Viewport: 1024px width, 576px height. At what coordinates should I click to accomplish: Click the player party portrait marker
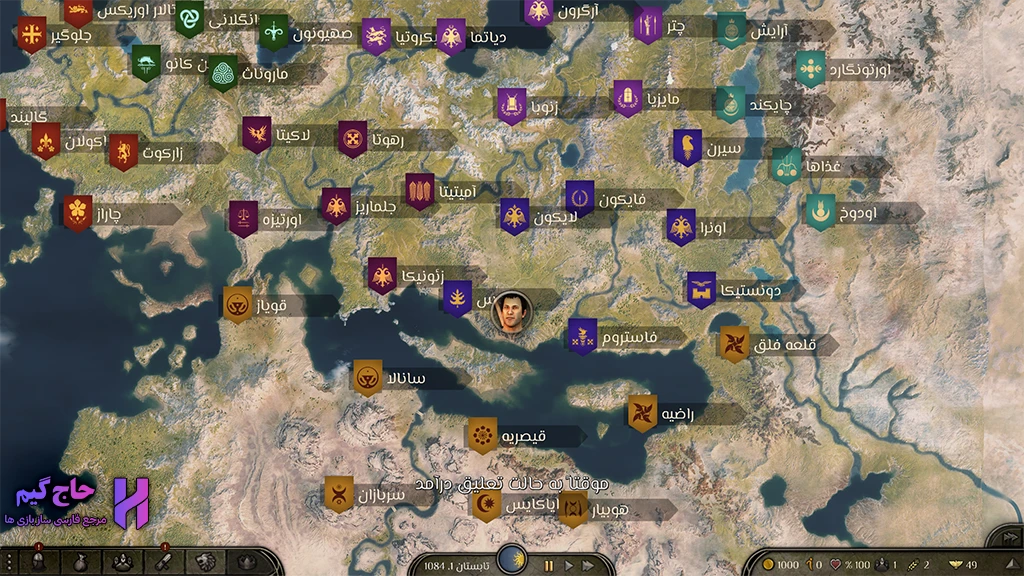(x=512, y=313)
